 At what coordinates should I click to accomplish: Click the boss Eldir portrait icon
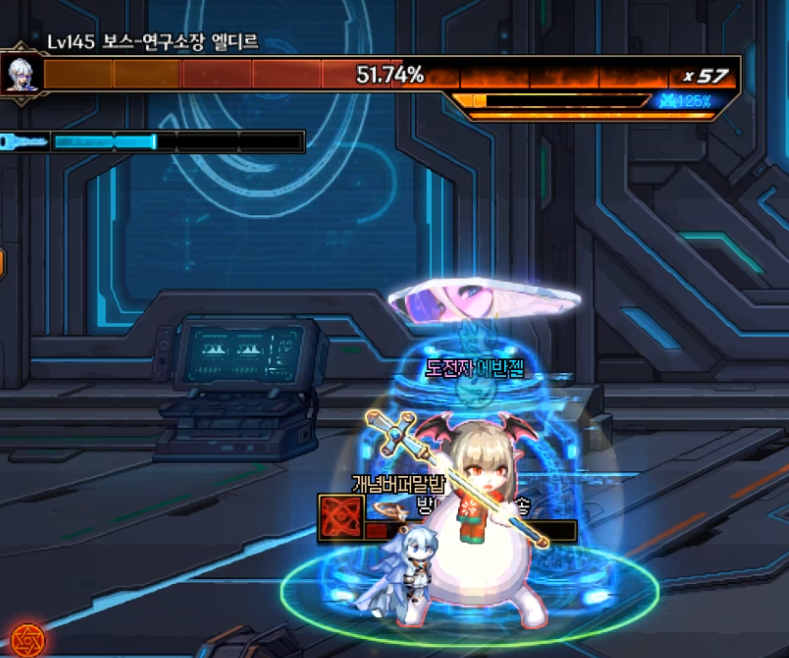[19, 73]
